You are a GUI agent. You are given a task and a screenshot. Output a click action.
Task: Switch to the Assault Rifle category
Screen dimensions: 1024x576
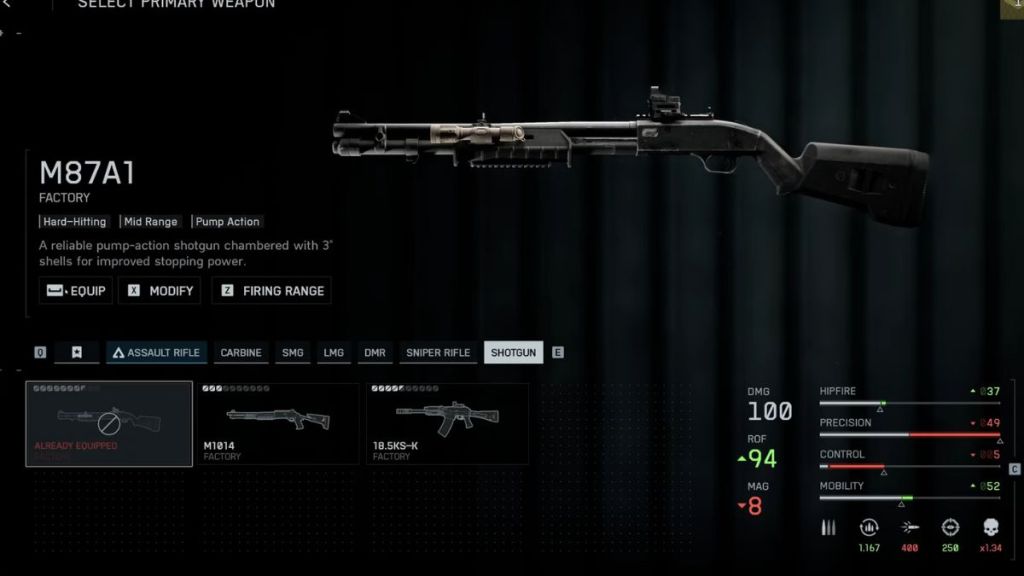point(156,353)
